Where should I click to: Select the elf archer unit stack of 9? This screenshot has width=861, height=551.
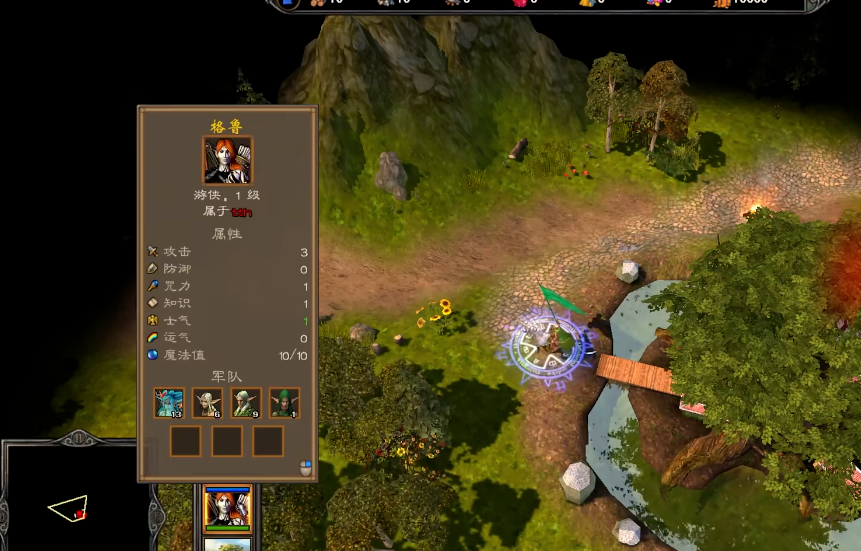coord(246,402)
